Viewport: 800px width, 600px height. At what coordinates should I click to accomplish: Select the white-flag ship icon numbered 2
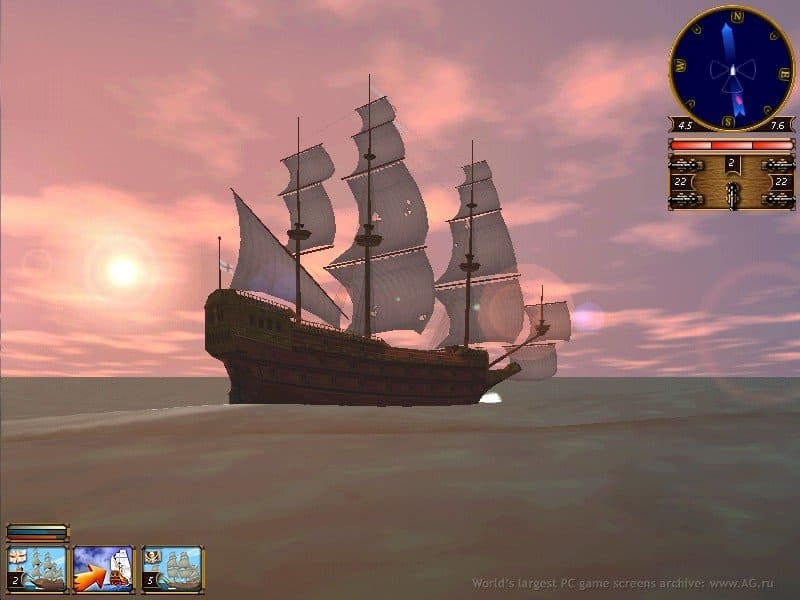(x=38, y=569)
